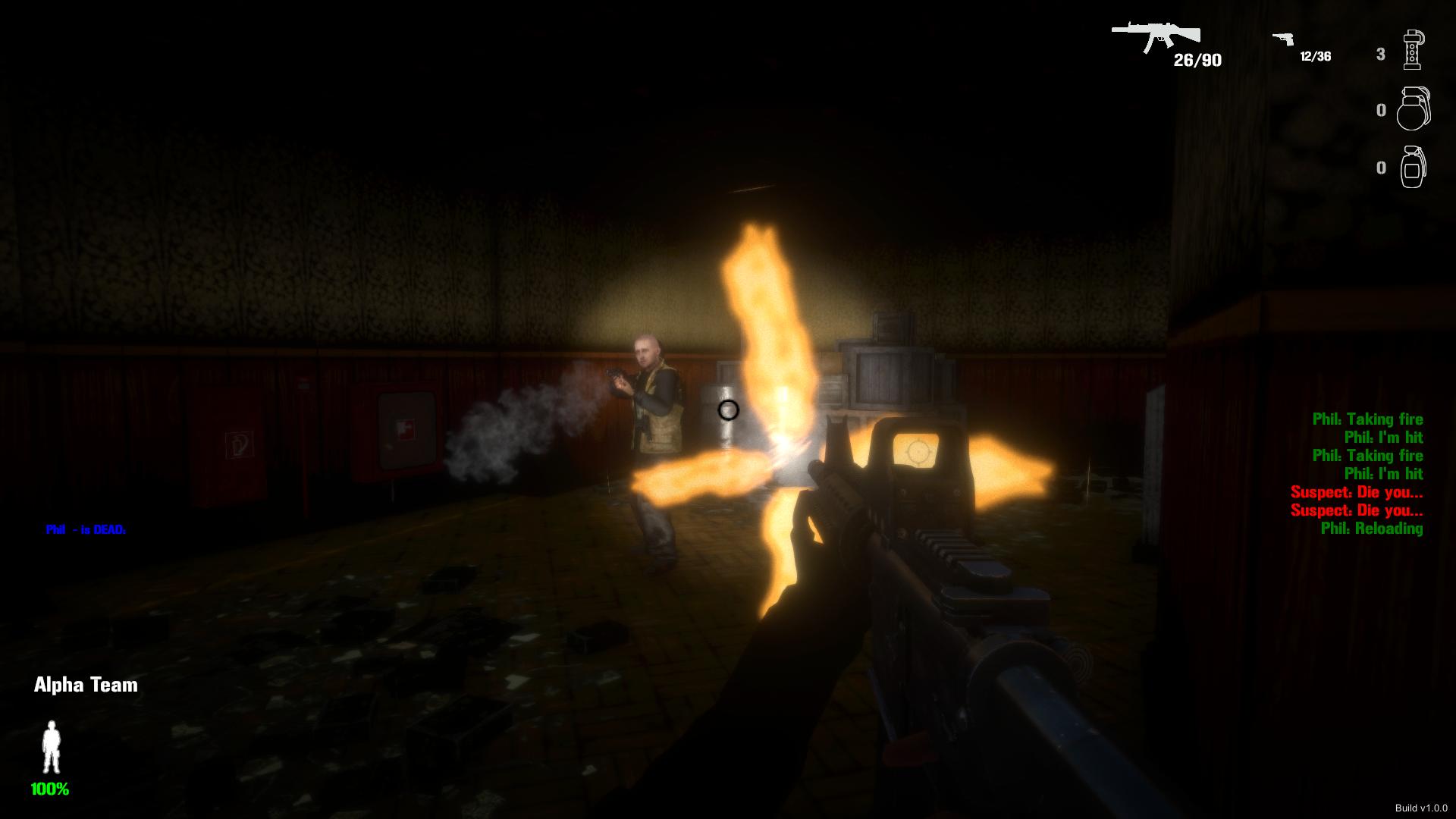Expand the Phil status notification

click(x=86, y=529)
